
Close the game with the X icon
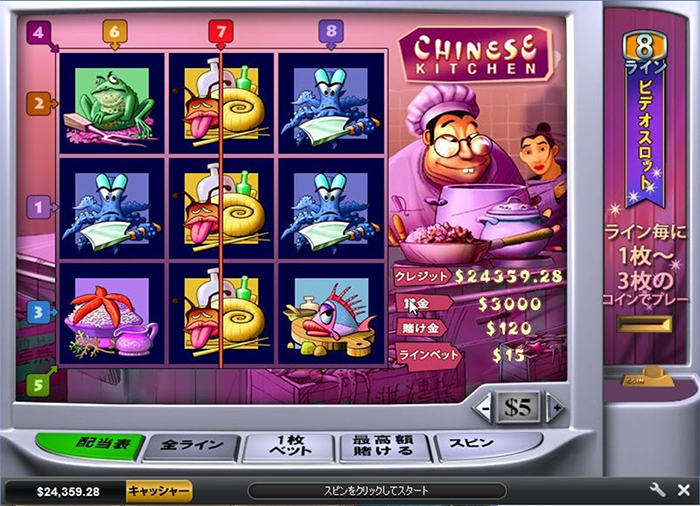683,490
